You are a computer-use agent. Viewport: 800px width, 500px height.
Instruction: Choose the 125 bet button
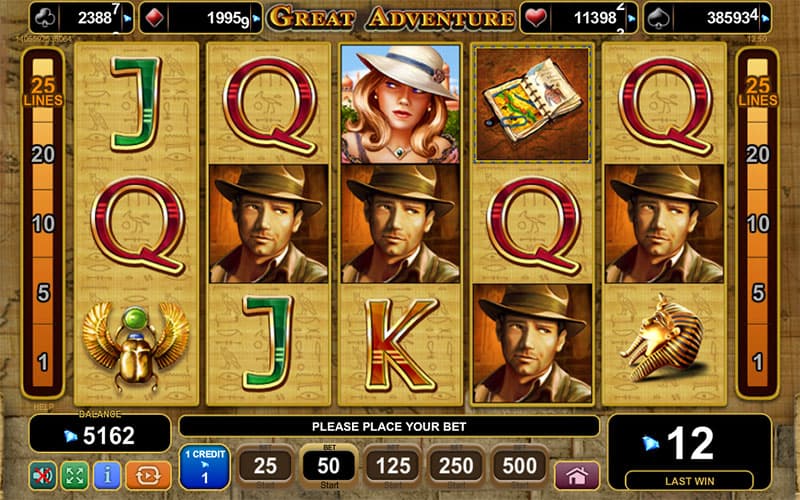(x=392, y=467)
